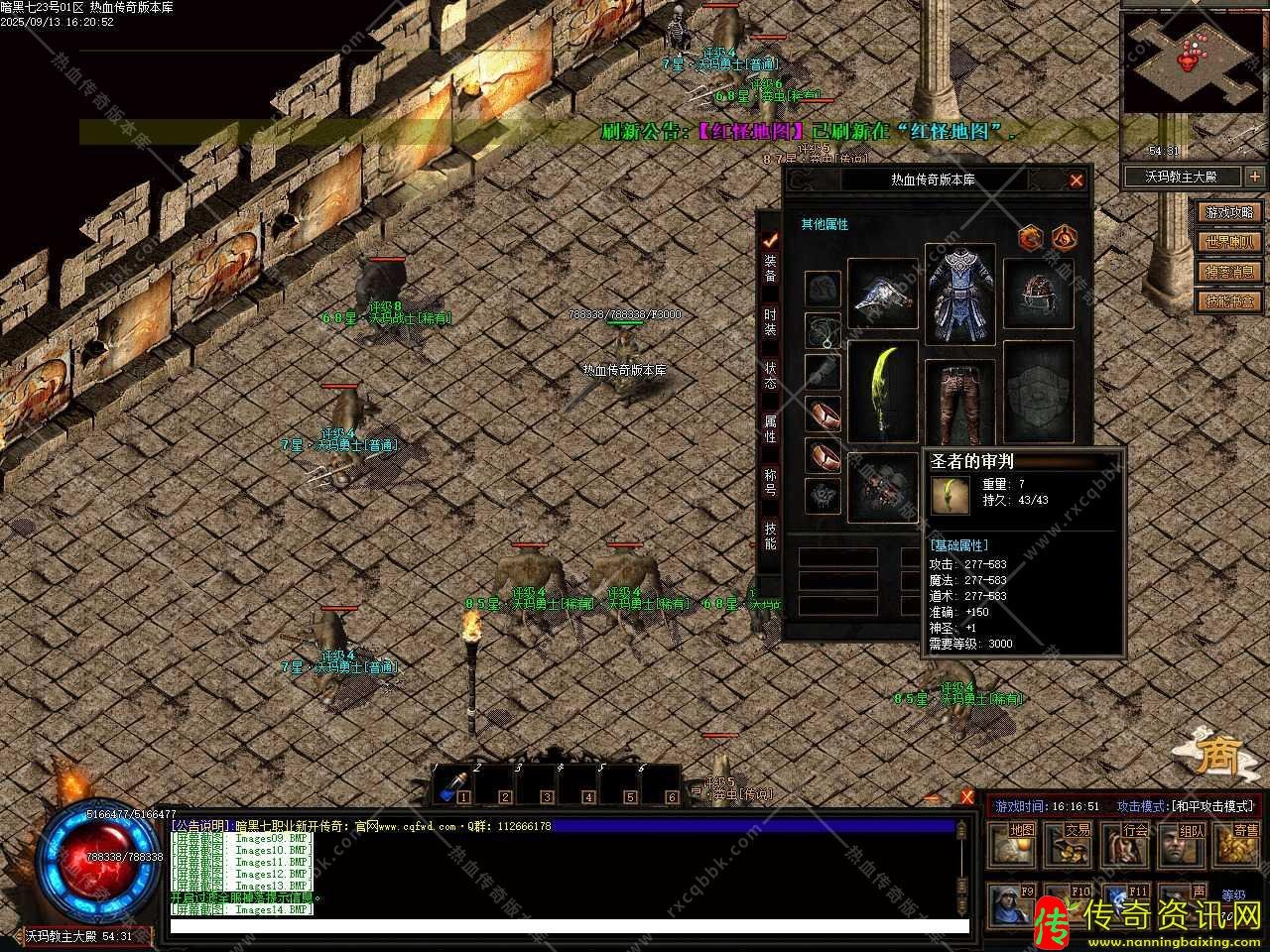Select the green curved blade weapon slot
Viewport: 1270px width, 952px height.
(882, 393)
